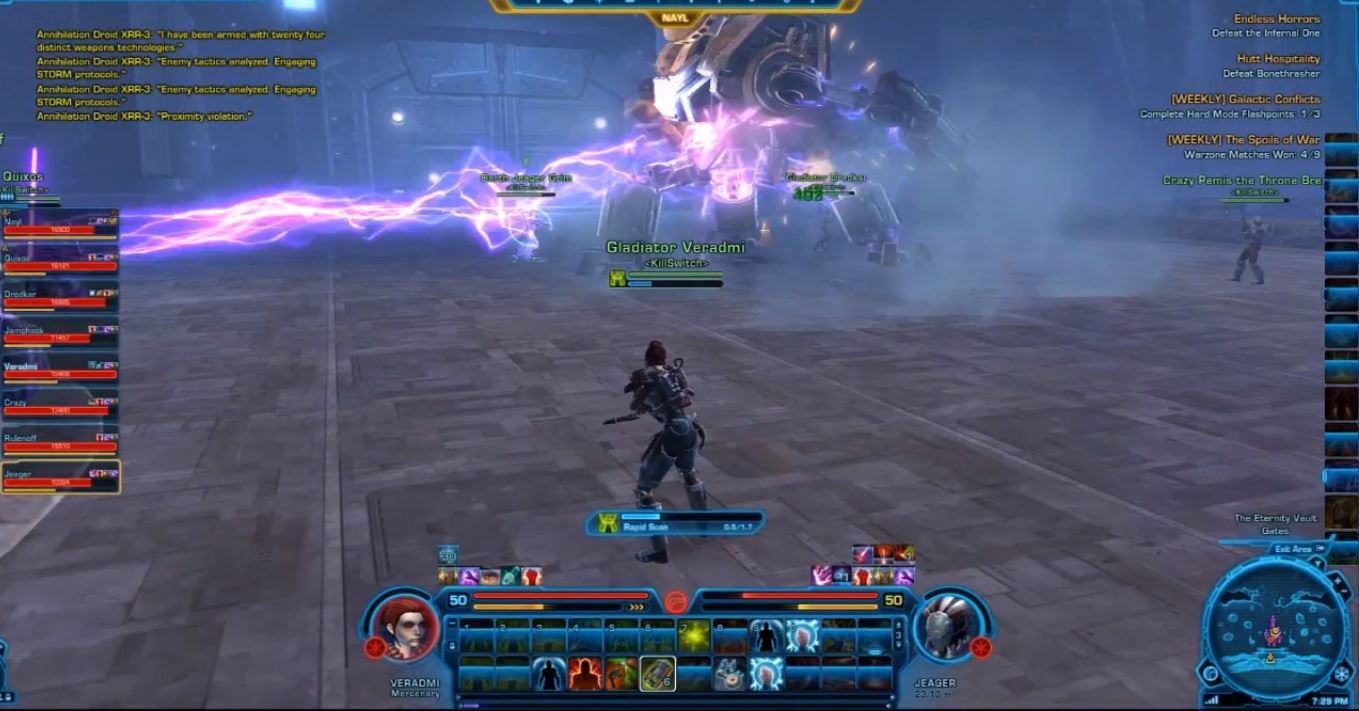Open the weekly Galactic Conflicts mission
The image size is (1359, 711).
1245,99
